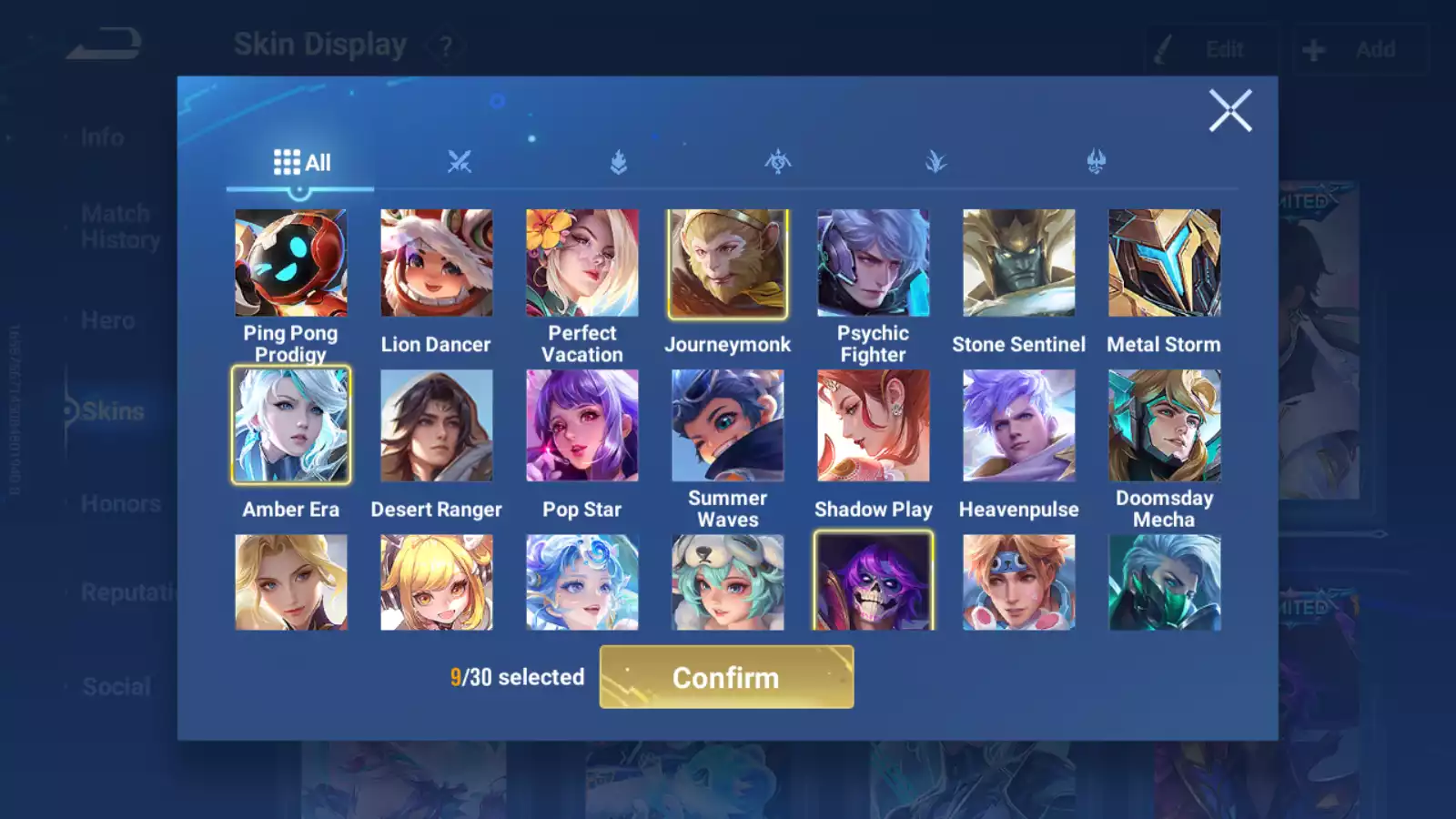Image resolution: width=1456 pixels, height=819 pixels.
Task: Select the Doomsday Mecha skin
Action: (1165, 425)
